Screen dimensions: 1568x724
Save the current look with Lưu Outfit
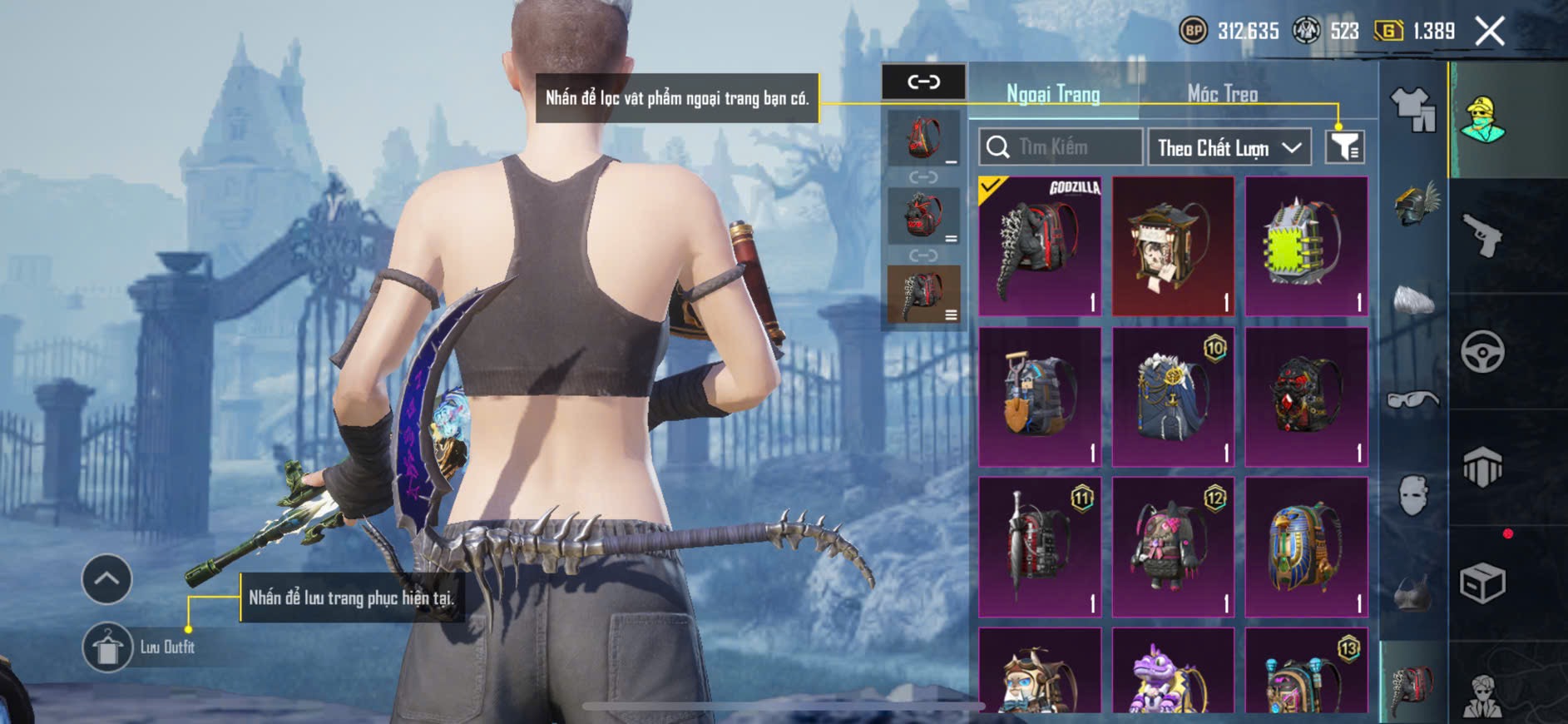[108, 647]
